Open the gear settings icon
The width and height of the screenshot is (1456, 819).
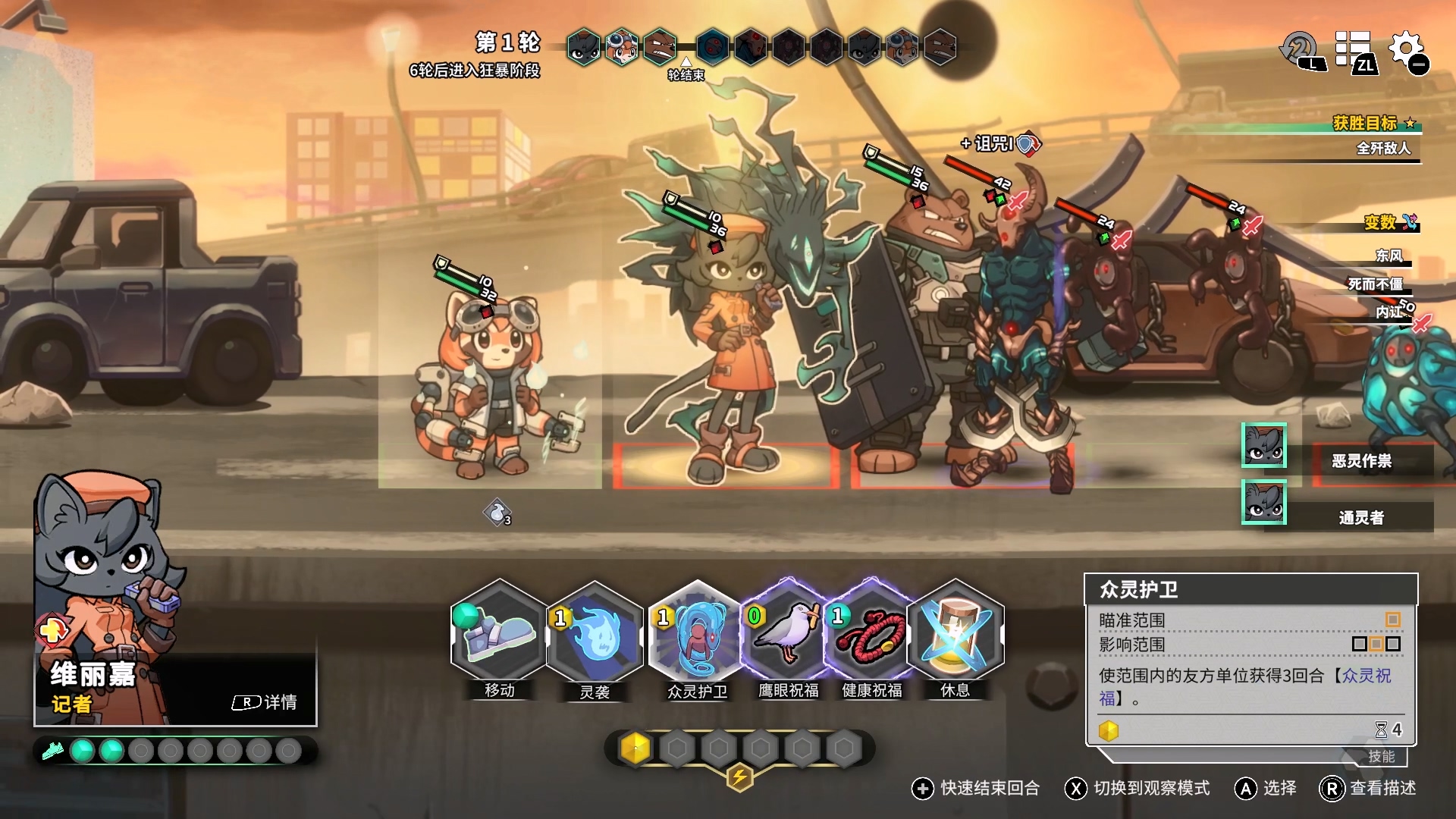point(1407,52)
